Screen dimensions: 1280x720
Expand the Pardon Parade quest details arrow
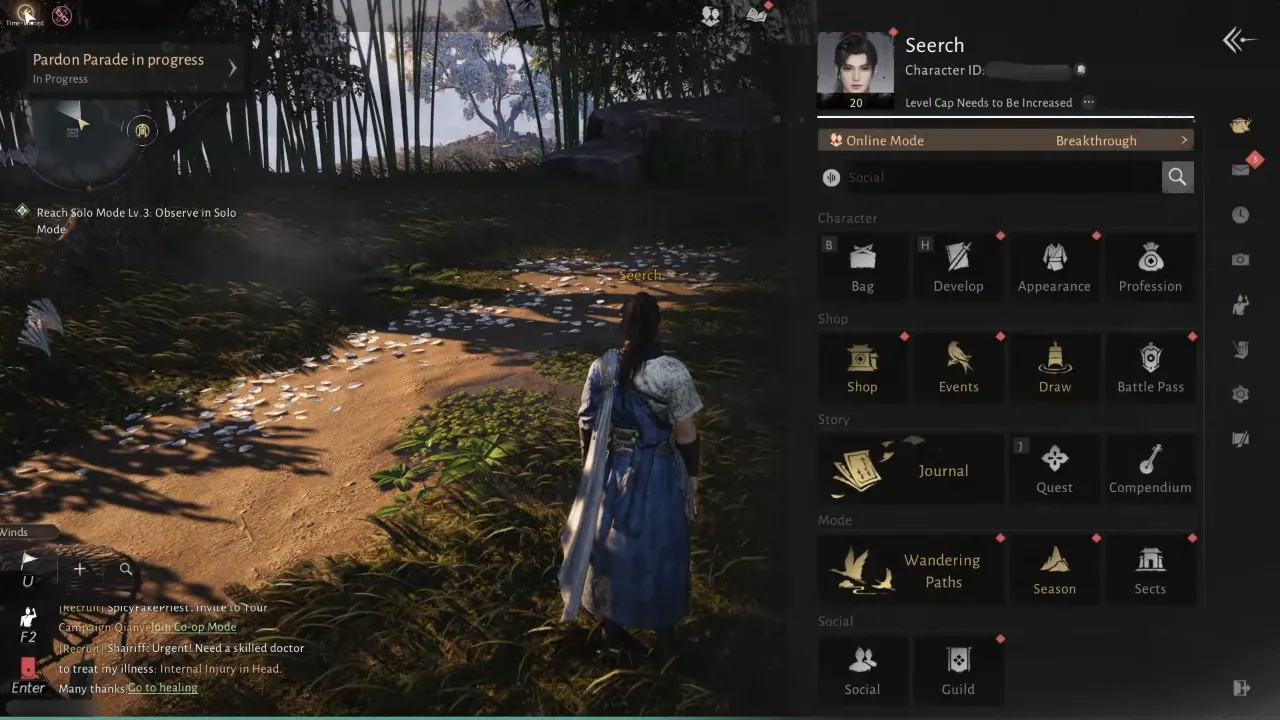tap(232, 68)
